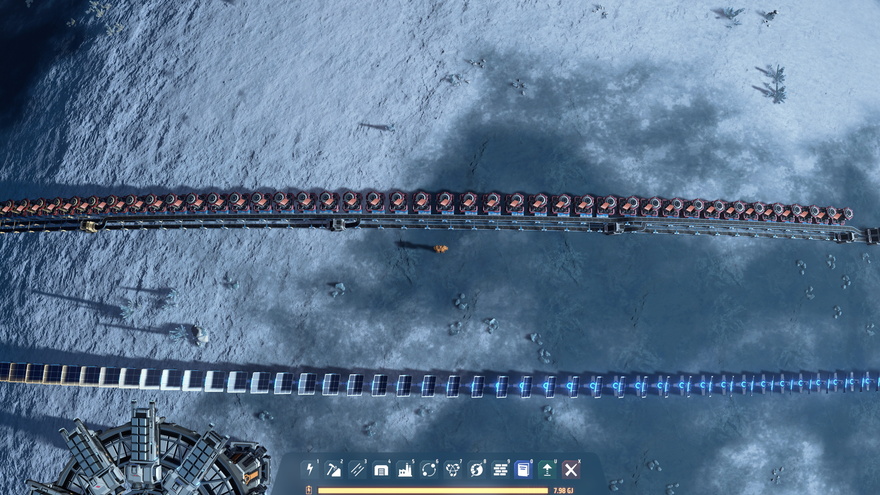
Task: Open the conveyor belt logistics category
Action: point(358,469)
